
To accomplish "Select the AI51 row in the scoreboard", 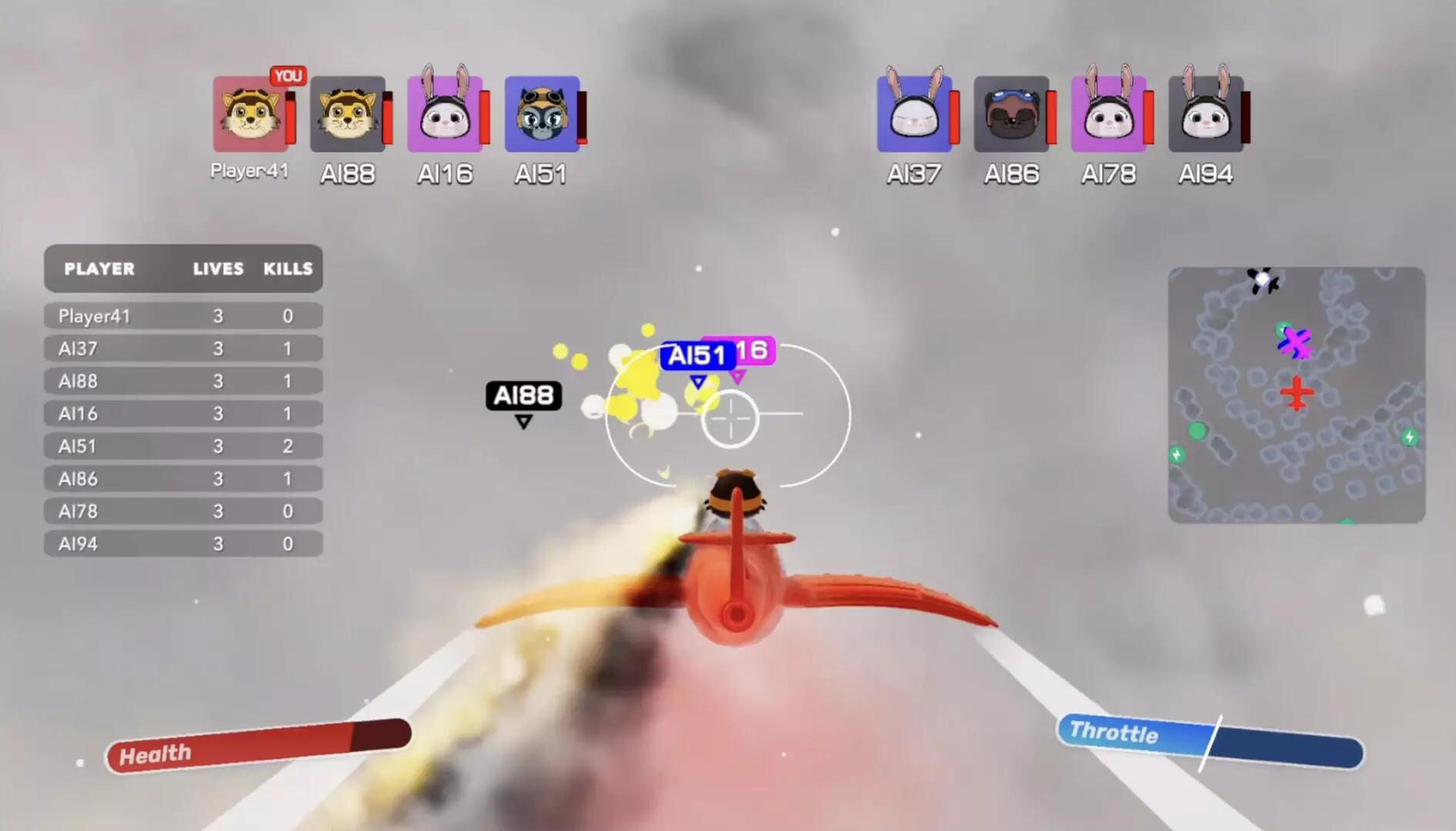I will 183,446.
